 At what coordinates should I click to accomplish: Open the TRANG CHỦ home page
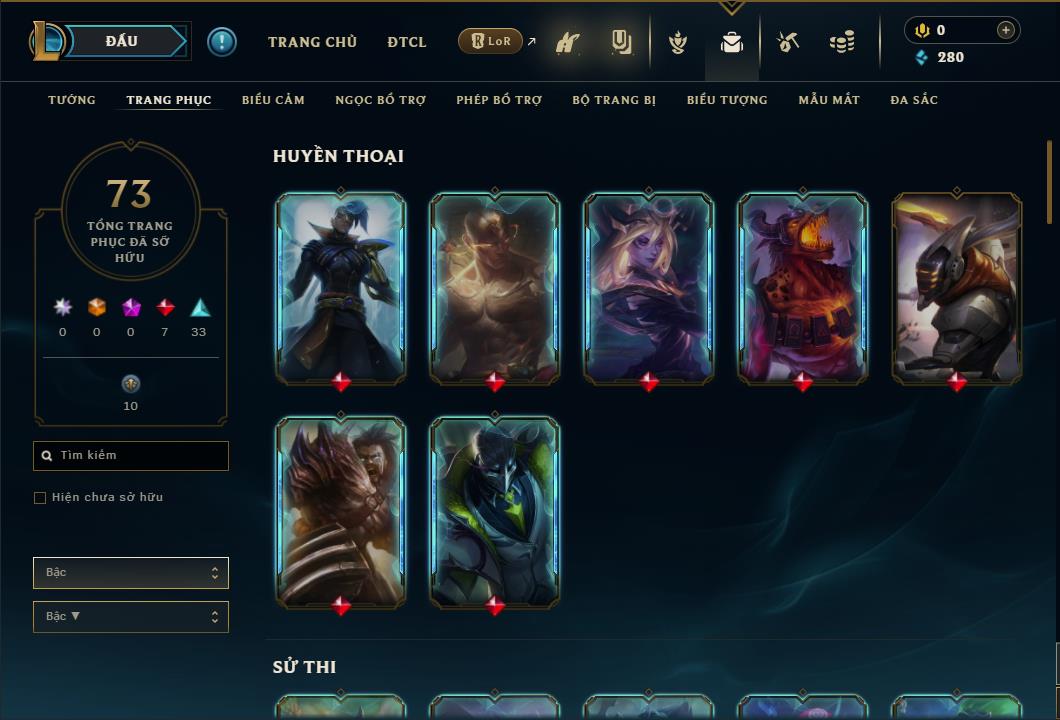pos(312,42)
